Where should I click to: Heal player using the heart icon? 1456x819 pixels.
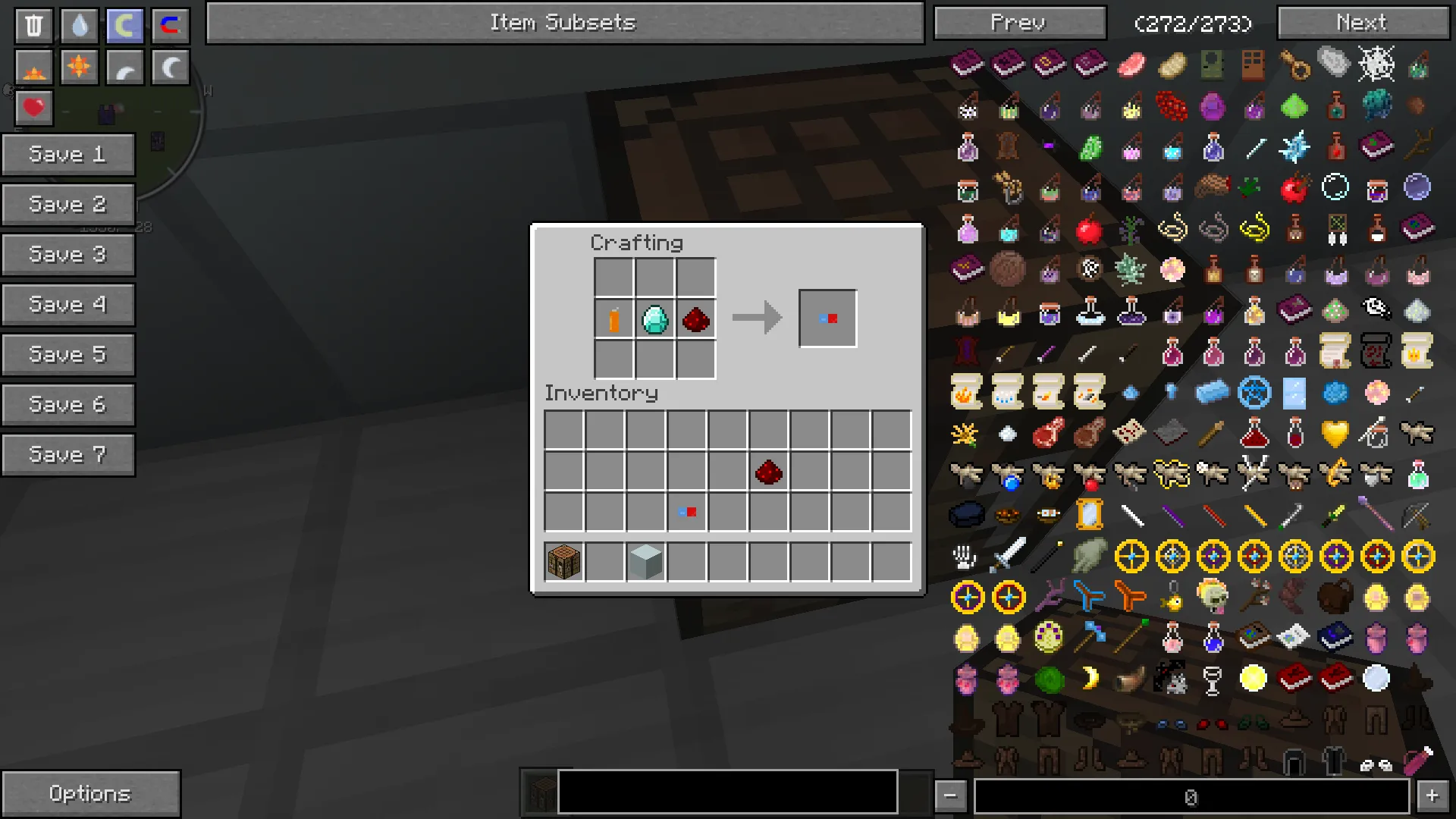[33, 107]
